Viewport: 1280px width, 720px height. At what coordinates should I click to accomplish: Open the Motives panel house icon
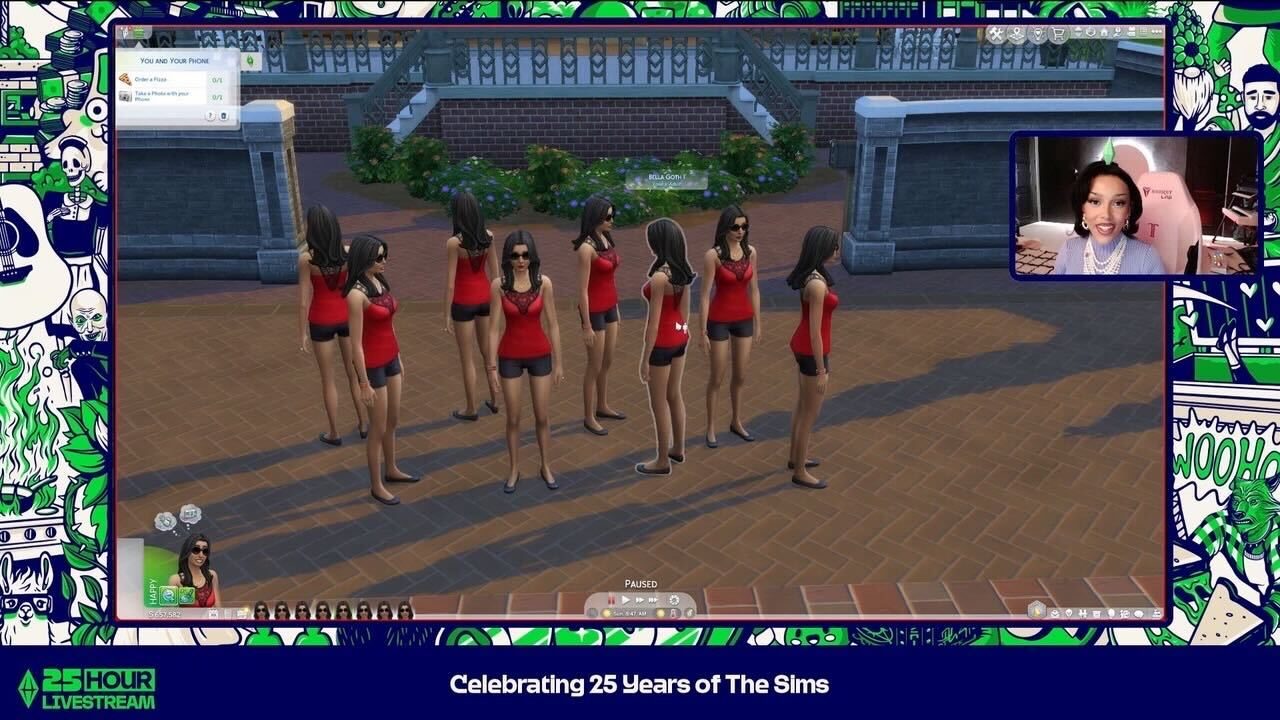(1037, 607)
